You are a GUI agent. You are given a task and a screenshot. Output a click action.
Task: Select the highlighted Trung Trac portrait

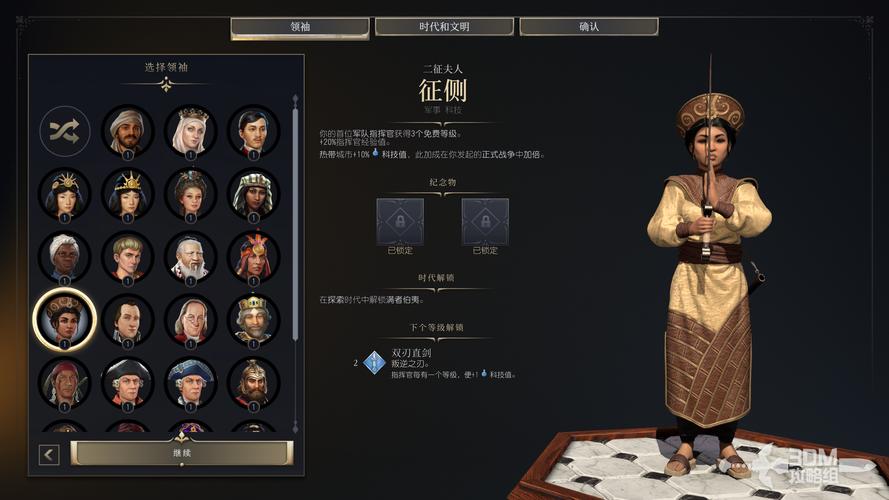point(65,320)
